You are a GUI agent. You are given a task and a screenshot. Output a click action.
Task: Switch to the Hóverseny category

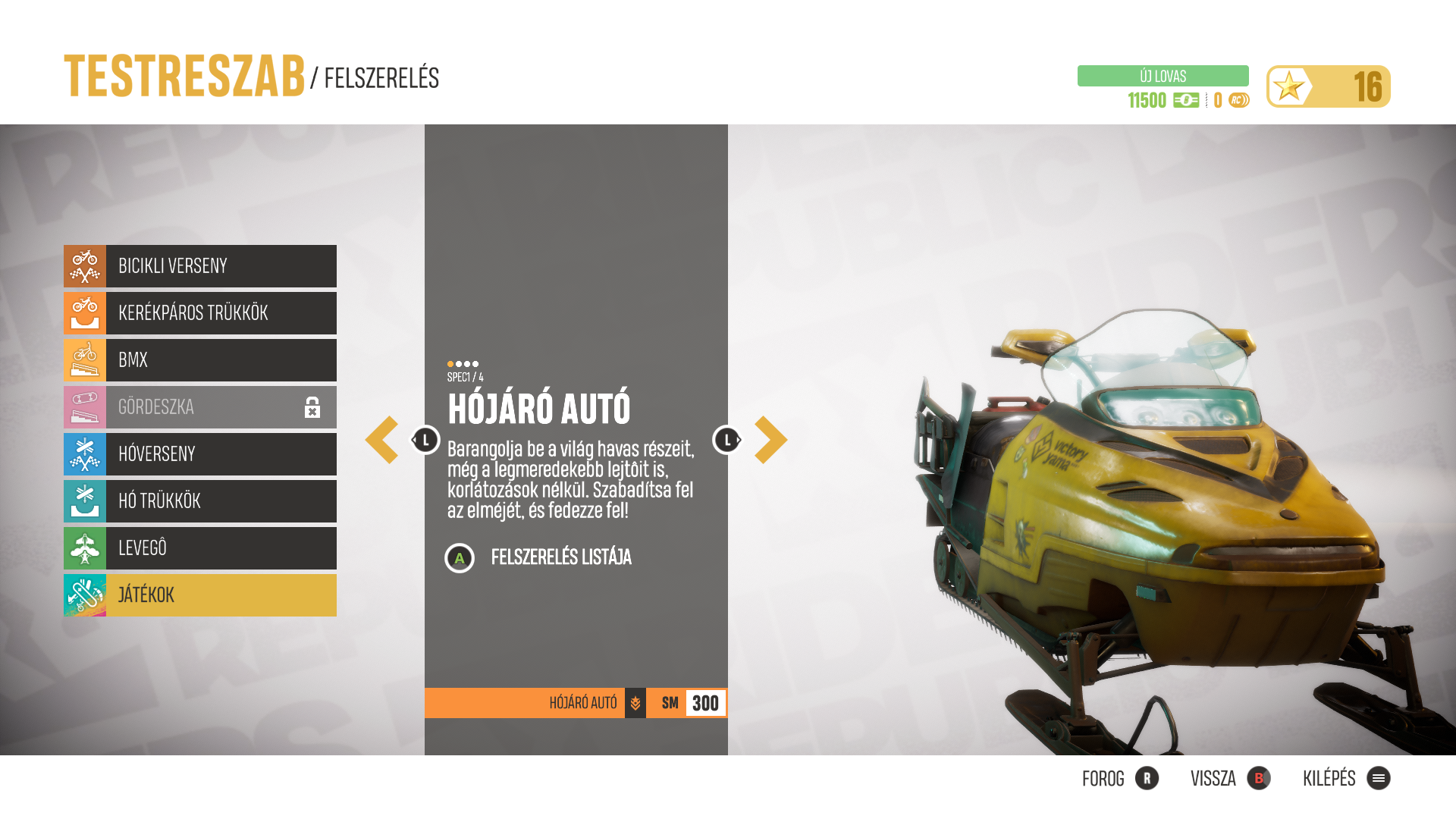click(x=200, y=454)
